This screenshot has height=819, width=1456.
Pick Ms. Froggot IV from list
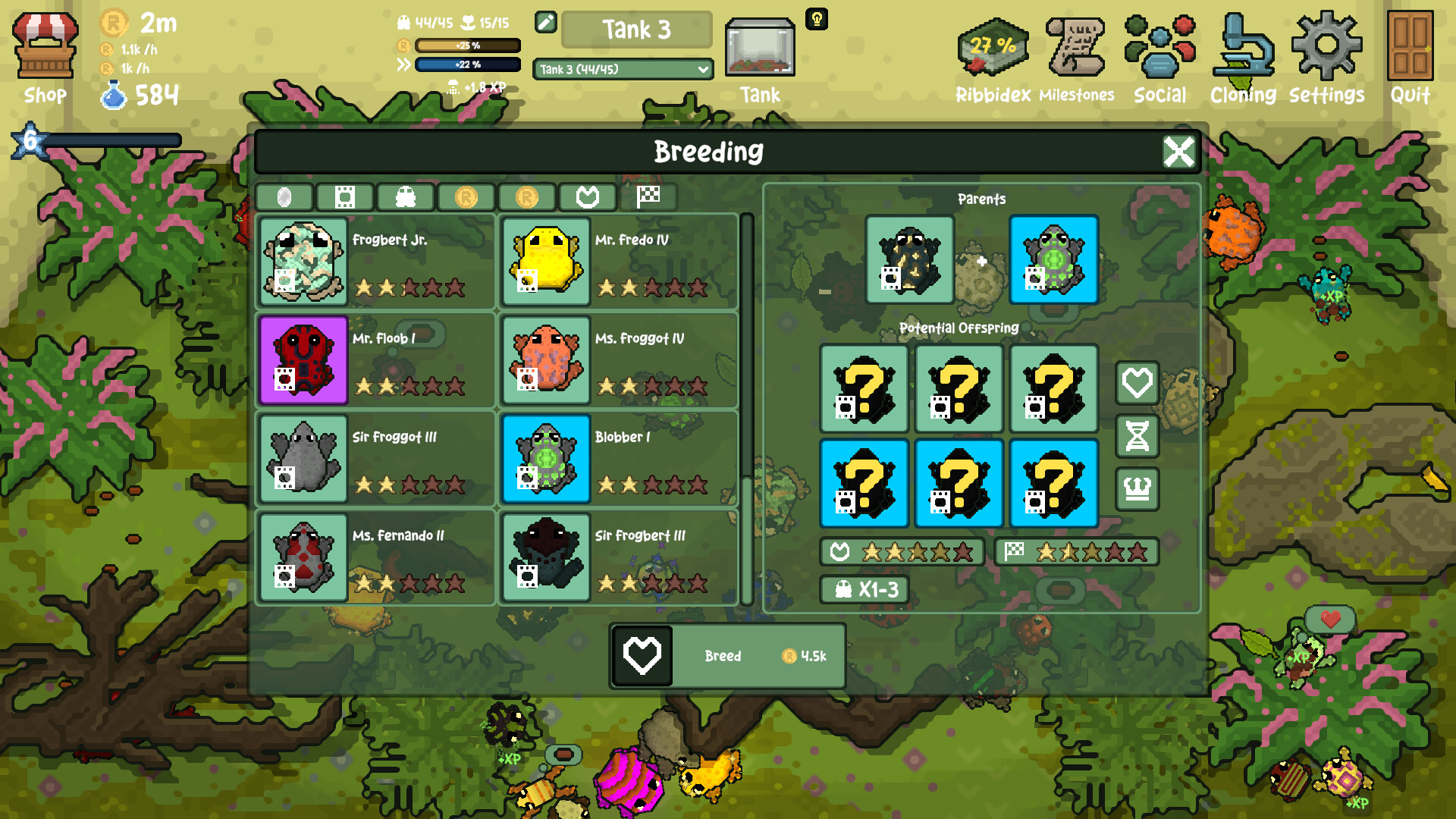[x=619, y=360]
